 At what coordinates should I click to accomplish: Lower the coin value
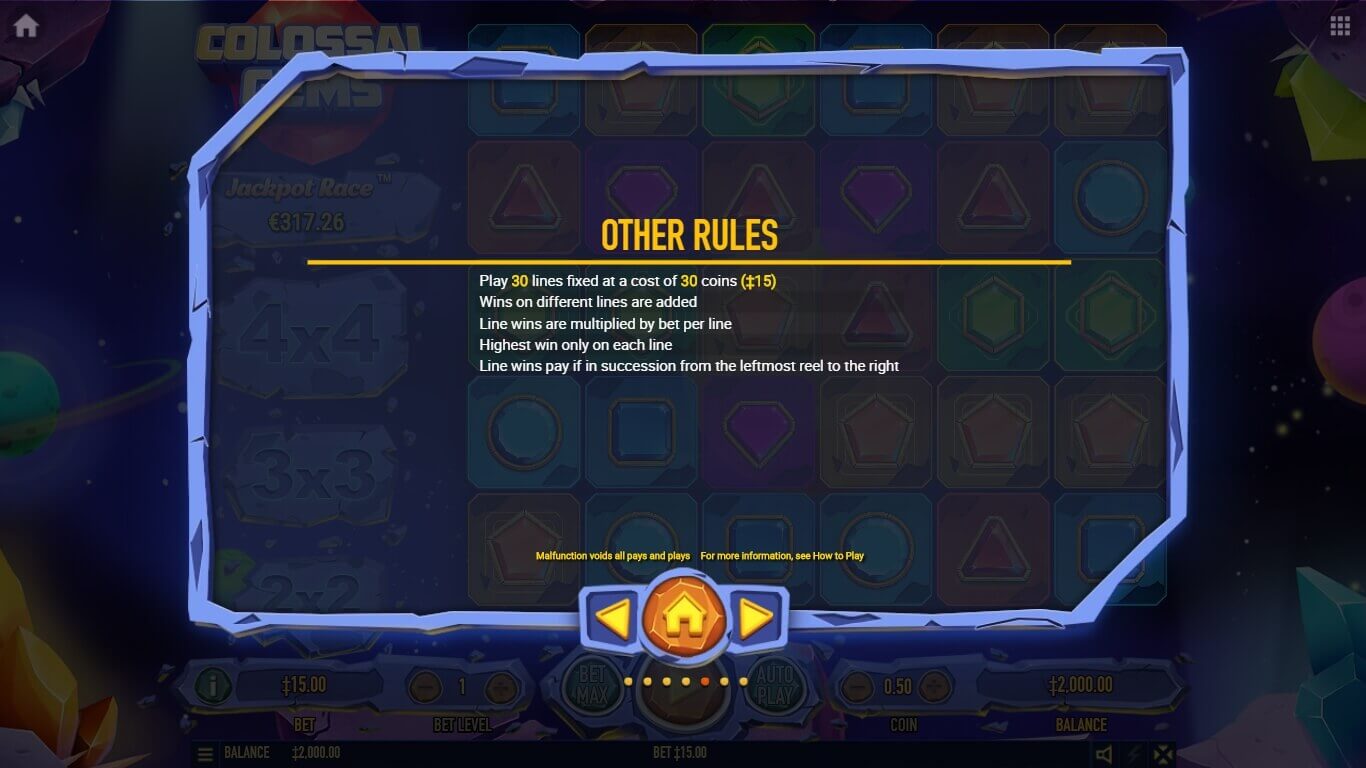[x=857, y=687]
